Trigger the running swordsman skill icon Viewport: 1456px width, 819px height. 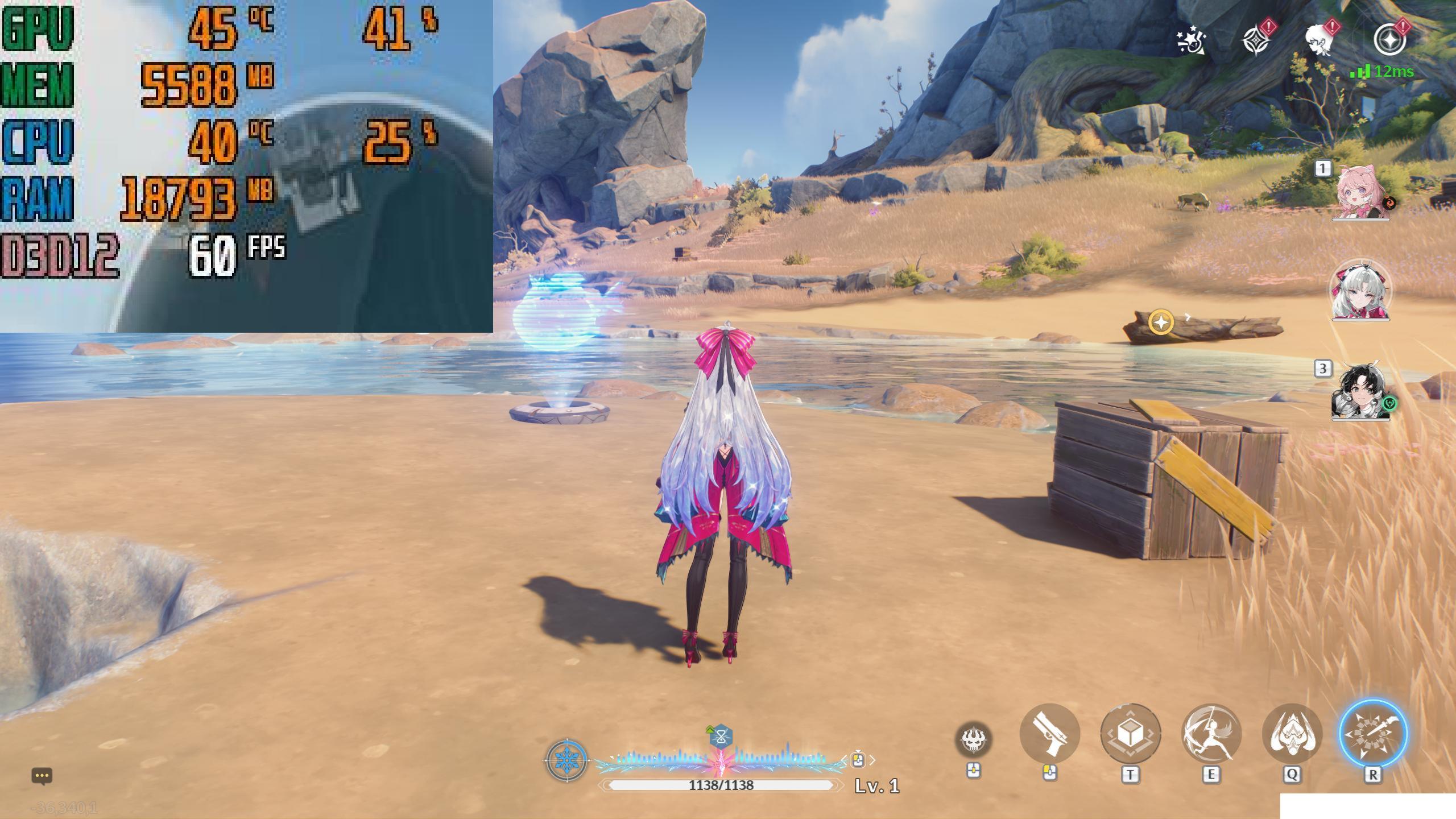pyautogui.click(x=1211, y=734)
